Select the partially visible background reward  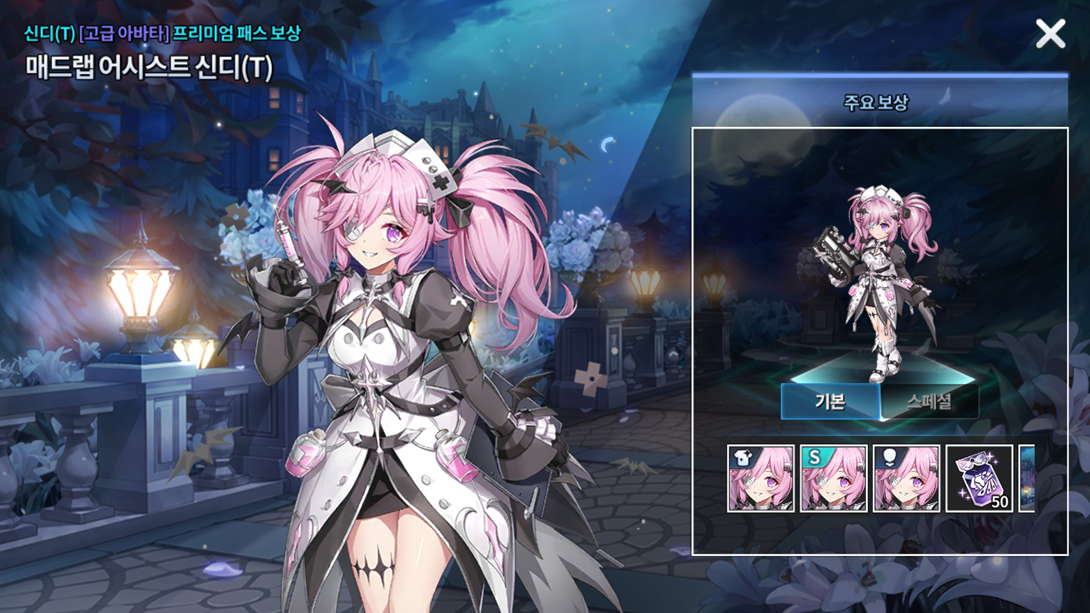(x=1027, y=479)
